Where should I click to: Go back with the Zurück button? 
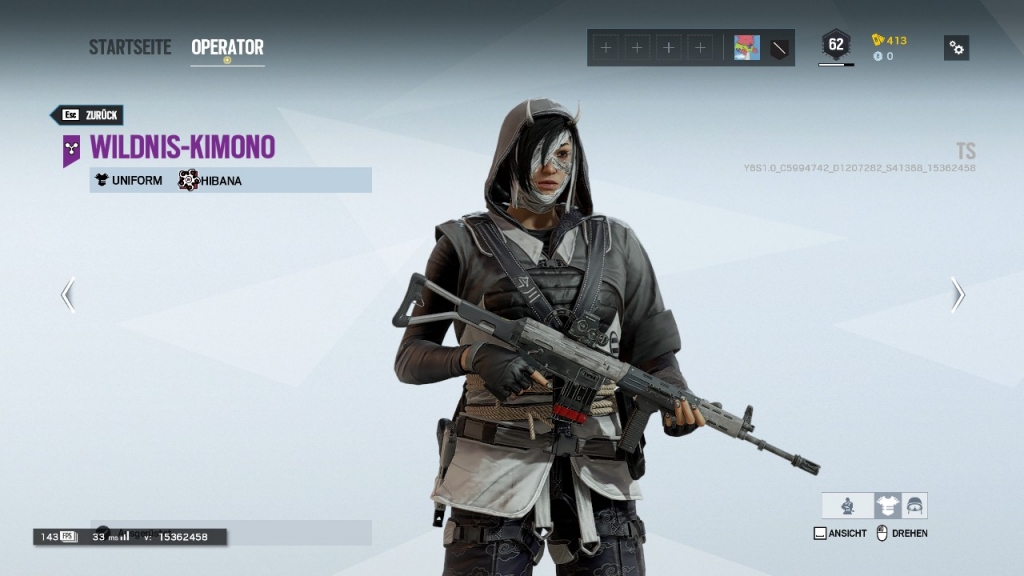[87, 115]
